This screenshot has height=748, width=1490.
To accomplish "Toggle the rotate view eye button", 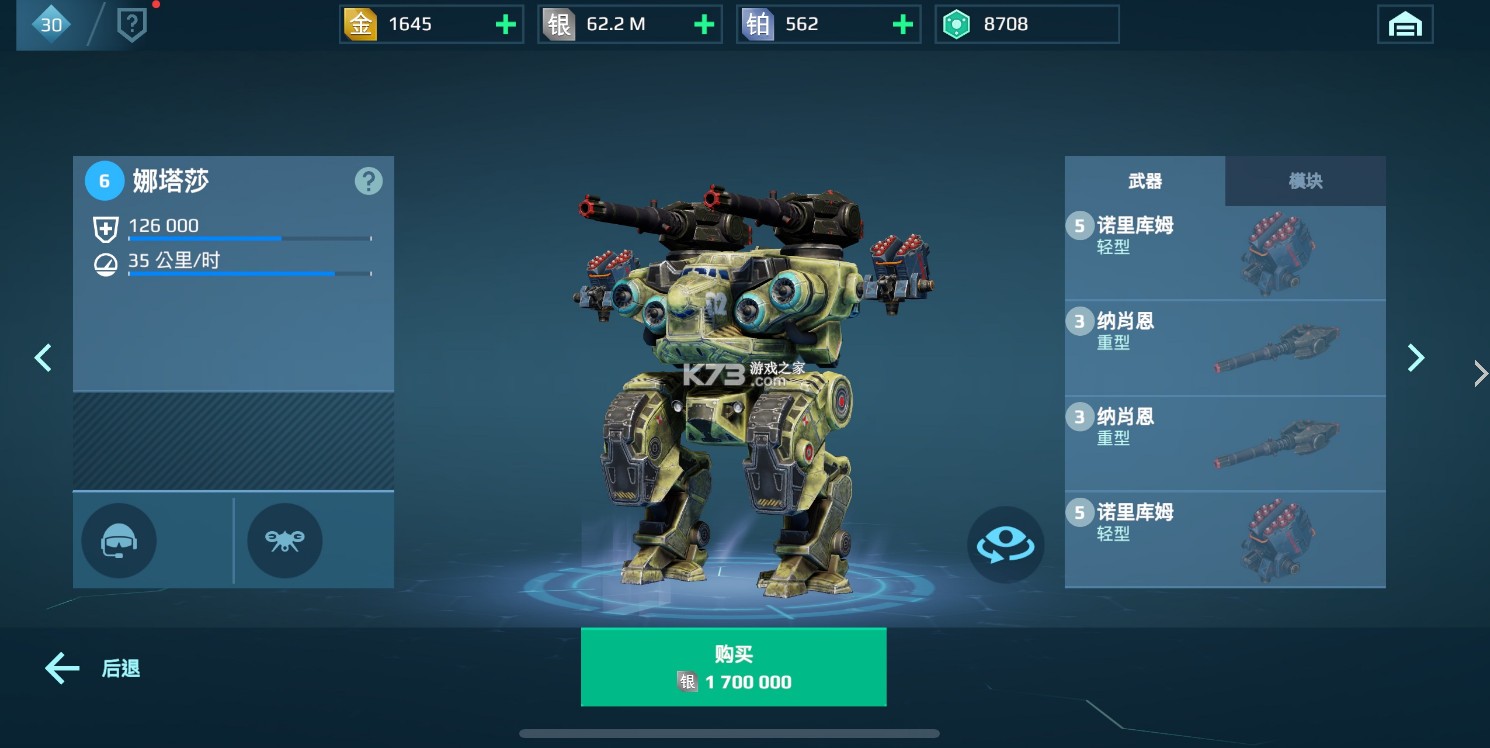I will click(1005, 545).
